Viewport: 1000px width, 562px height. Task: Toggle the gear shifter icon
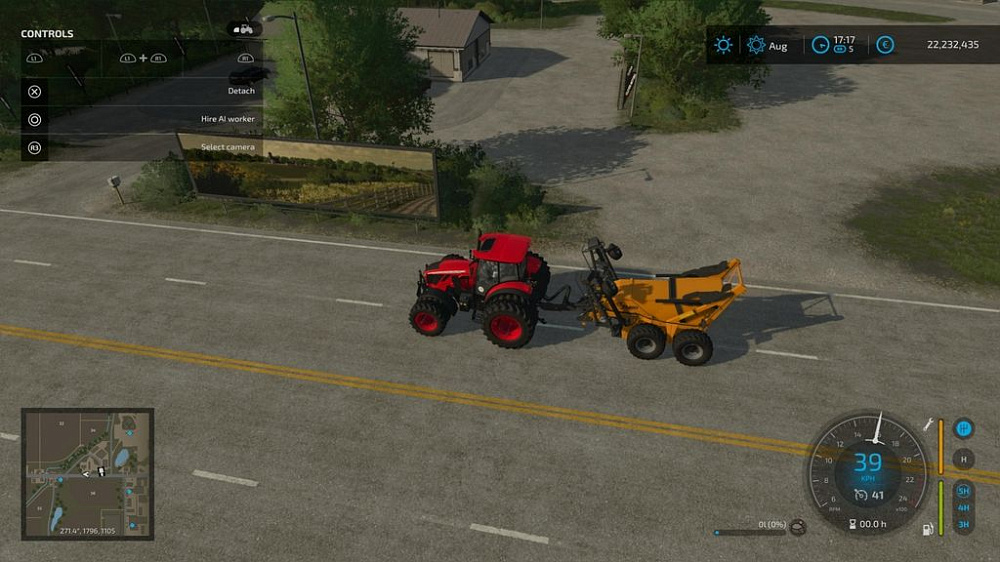point(964,429)
